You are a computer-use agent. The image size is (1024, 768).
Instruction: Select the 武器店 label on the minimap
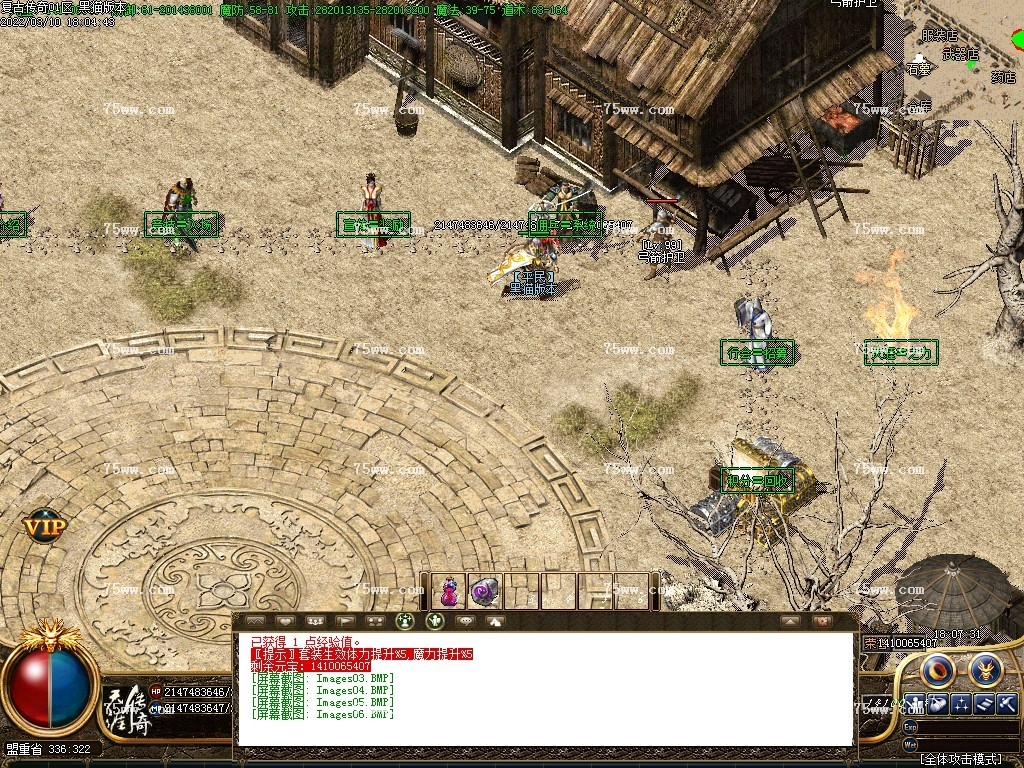click(961, 54)
